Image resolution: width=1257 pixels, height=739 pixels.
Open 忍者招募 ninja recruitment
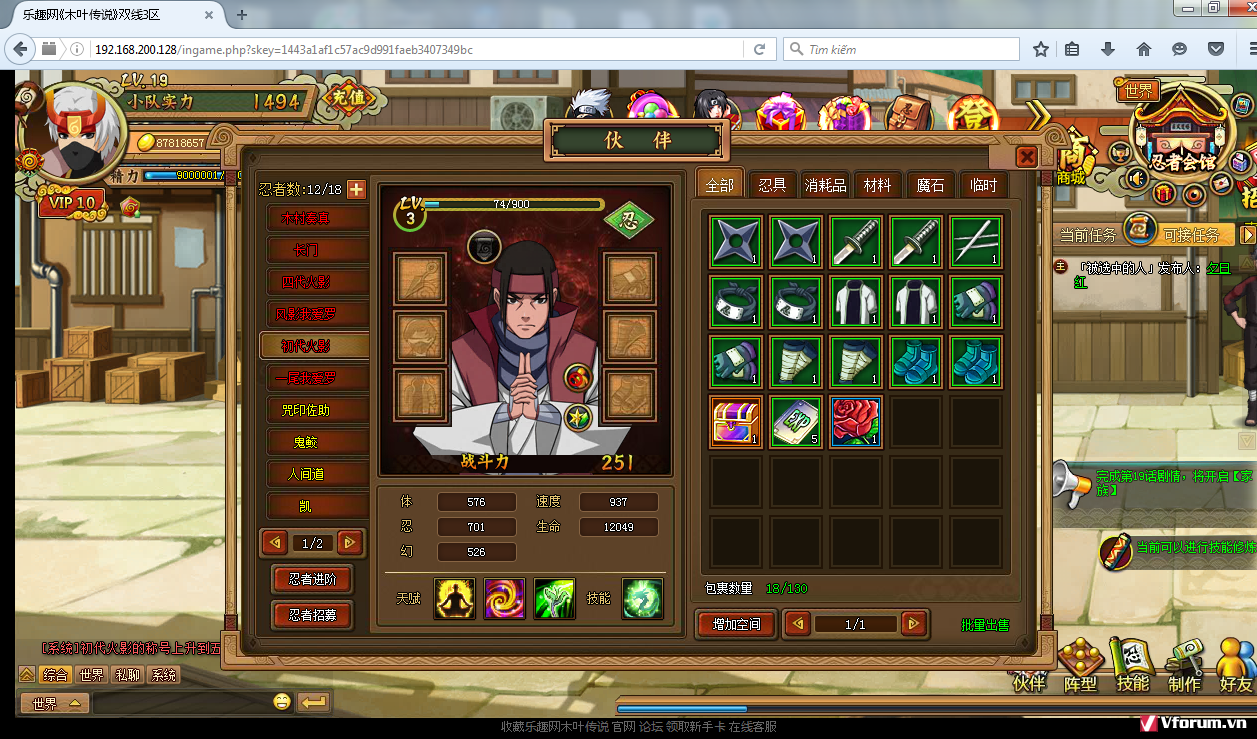[312, 615]
